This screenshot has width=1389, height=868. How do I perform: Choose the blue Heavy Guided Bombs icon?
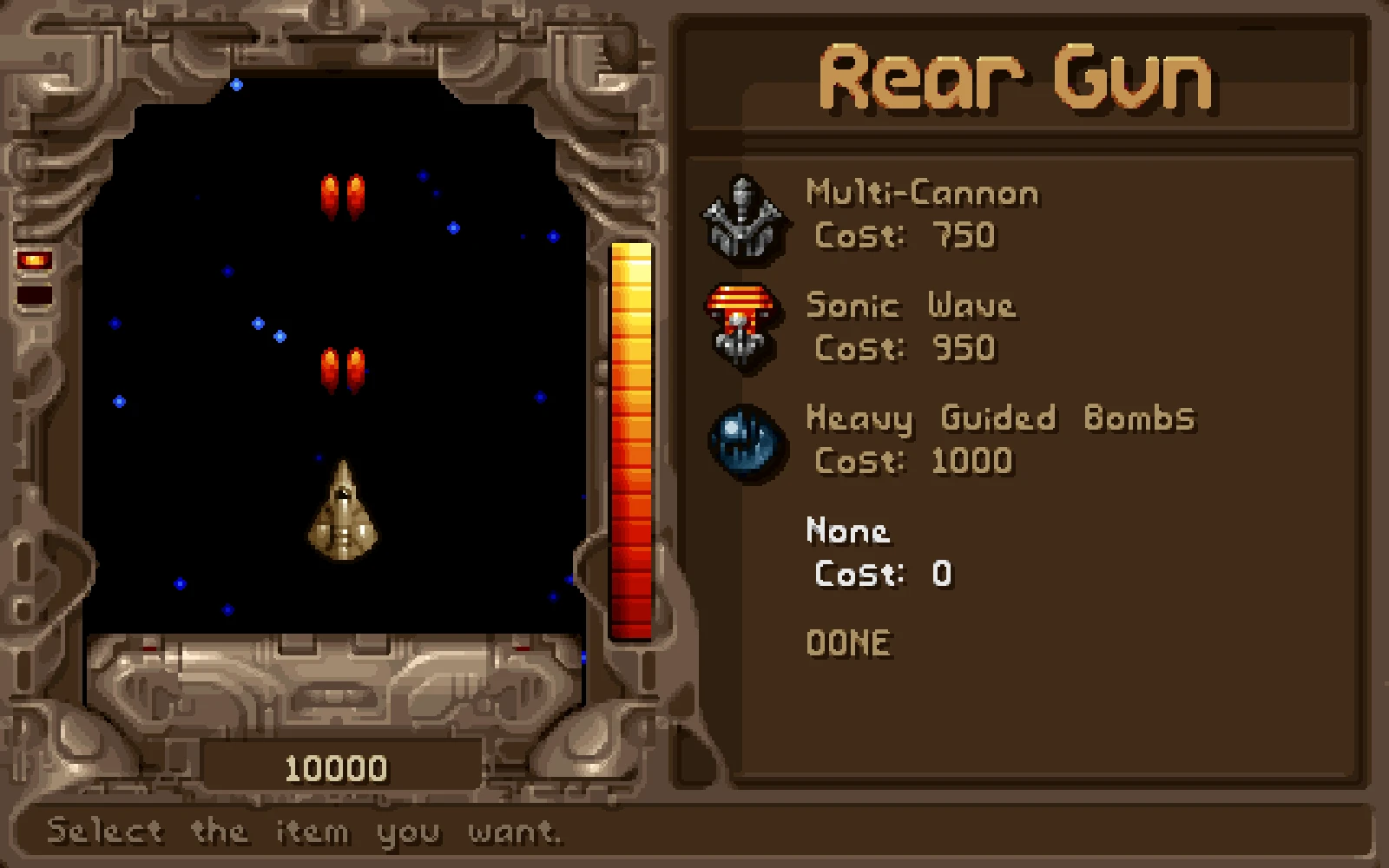coord(747,441)
